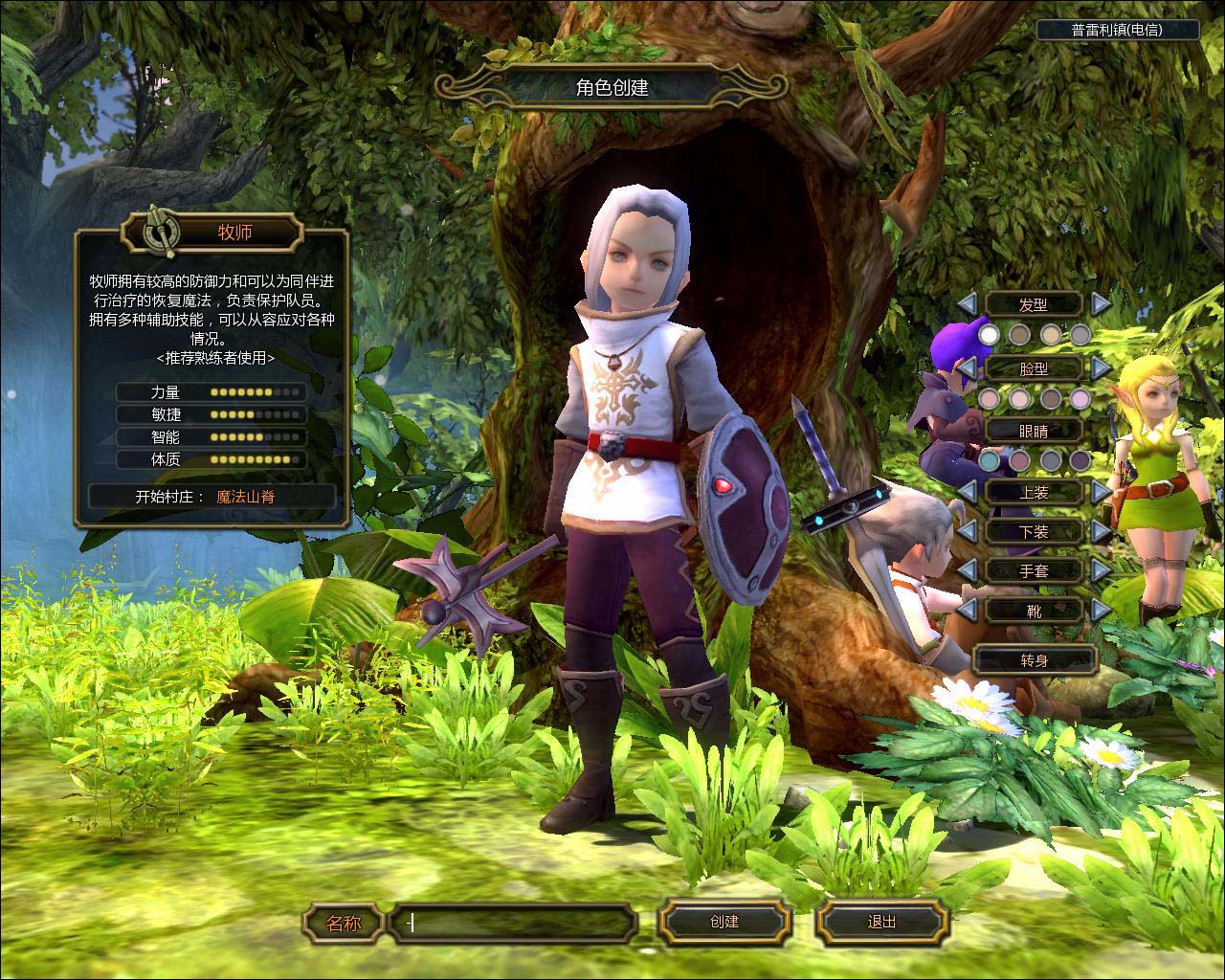Select next hairstyle with the 发型 right arrow
This screenshot has height=980, width=1225.
1102,303
